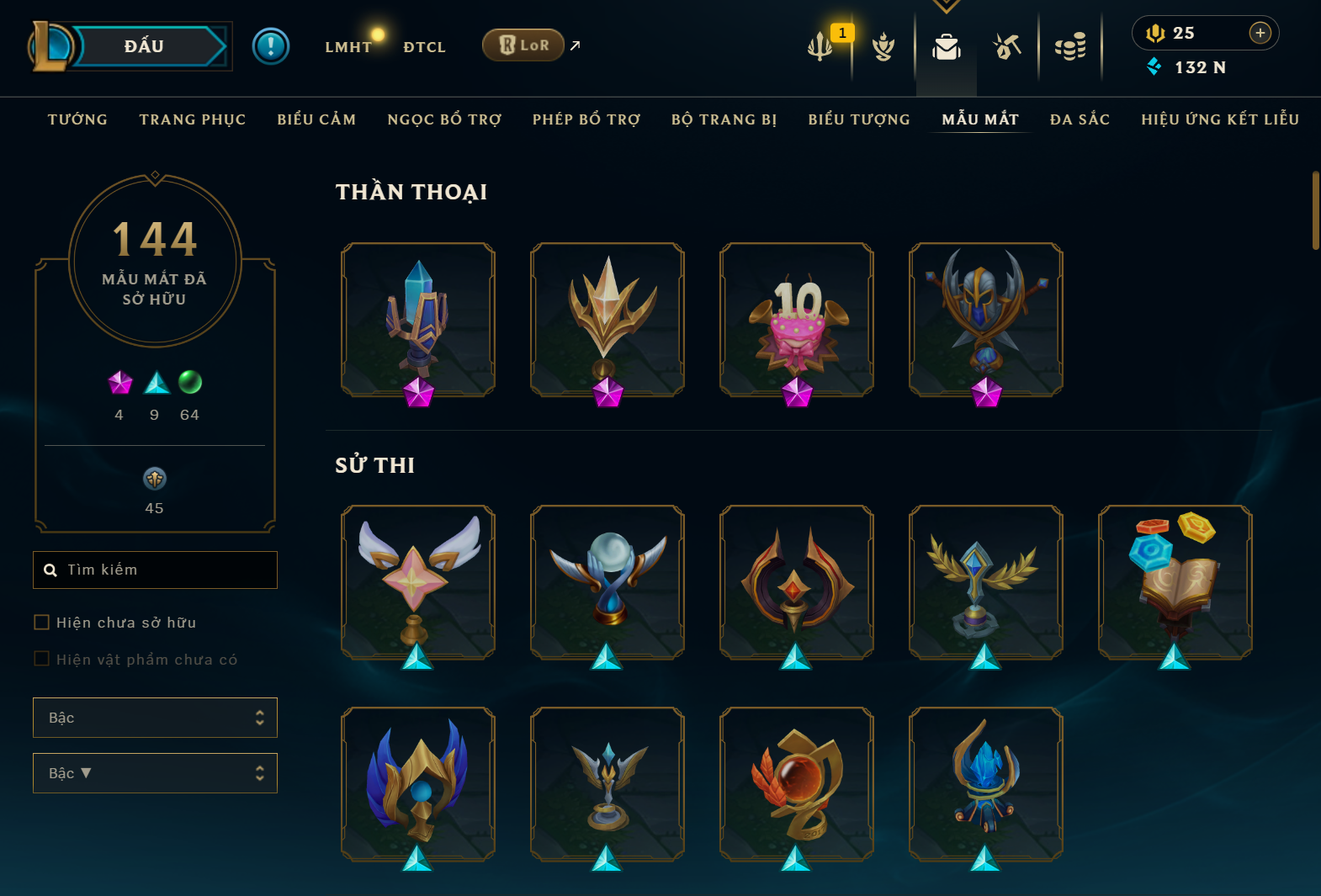Open the Bậc ▼ sort dropdown

155,773
